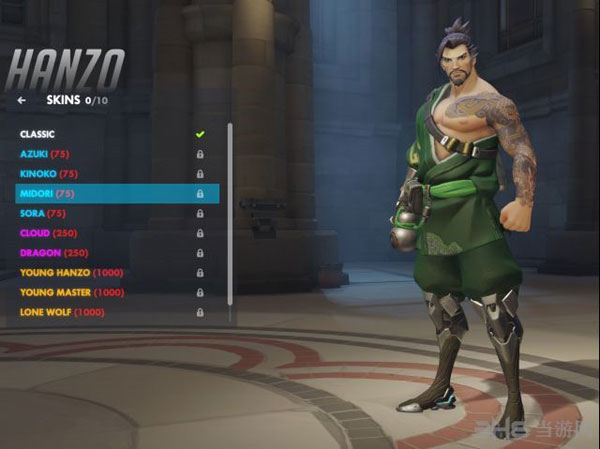Select the Classic skin
Viewport: 600px width, 449px height.
point(38,134)
